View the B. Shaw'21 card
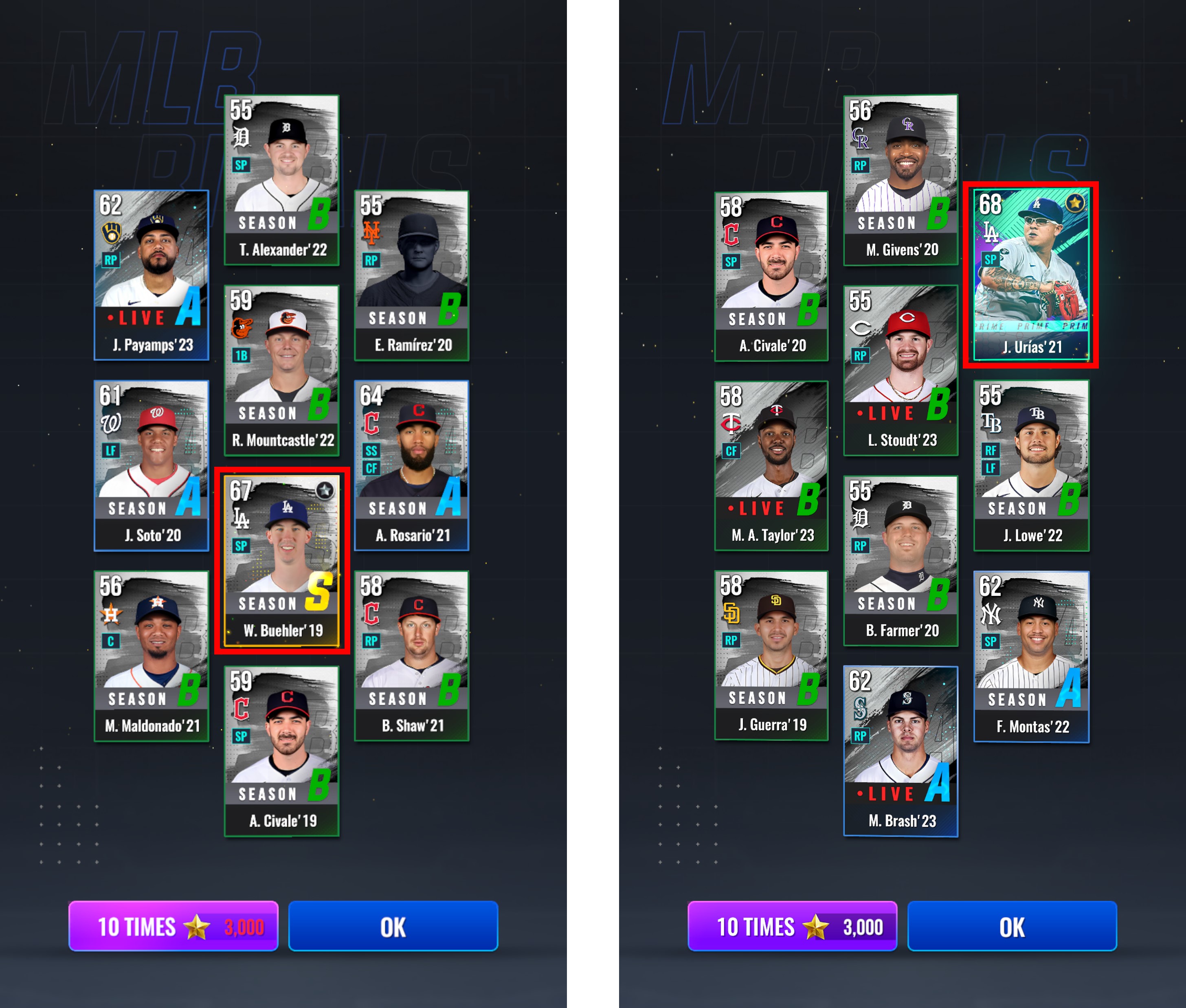Viewport: 1186px width, 1008px height. click(x=411, y=656)
